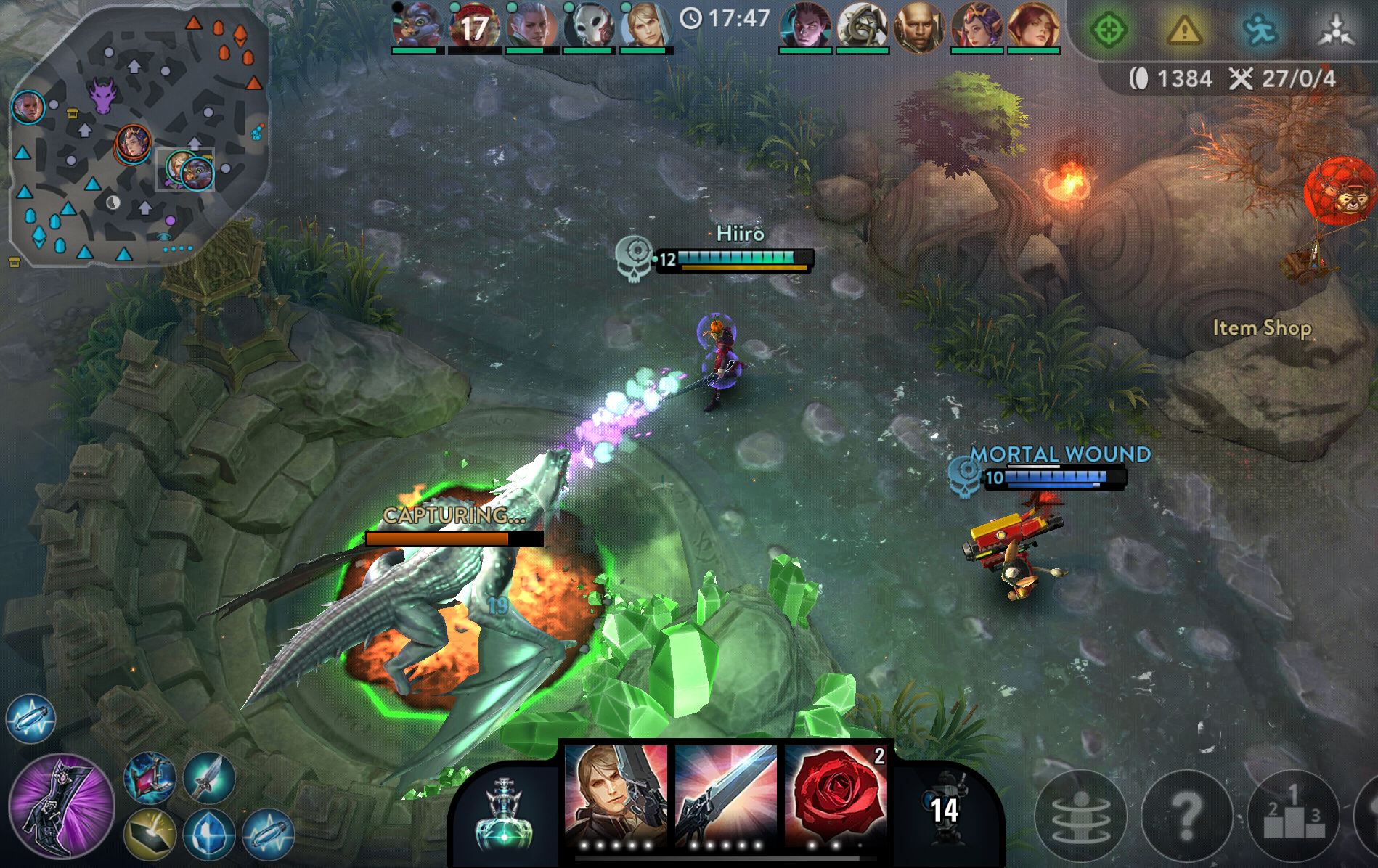Tap the spinning figure emote button

pyautogui.click(x=1080, y=815)
